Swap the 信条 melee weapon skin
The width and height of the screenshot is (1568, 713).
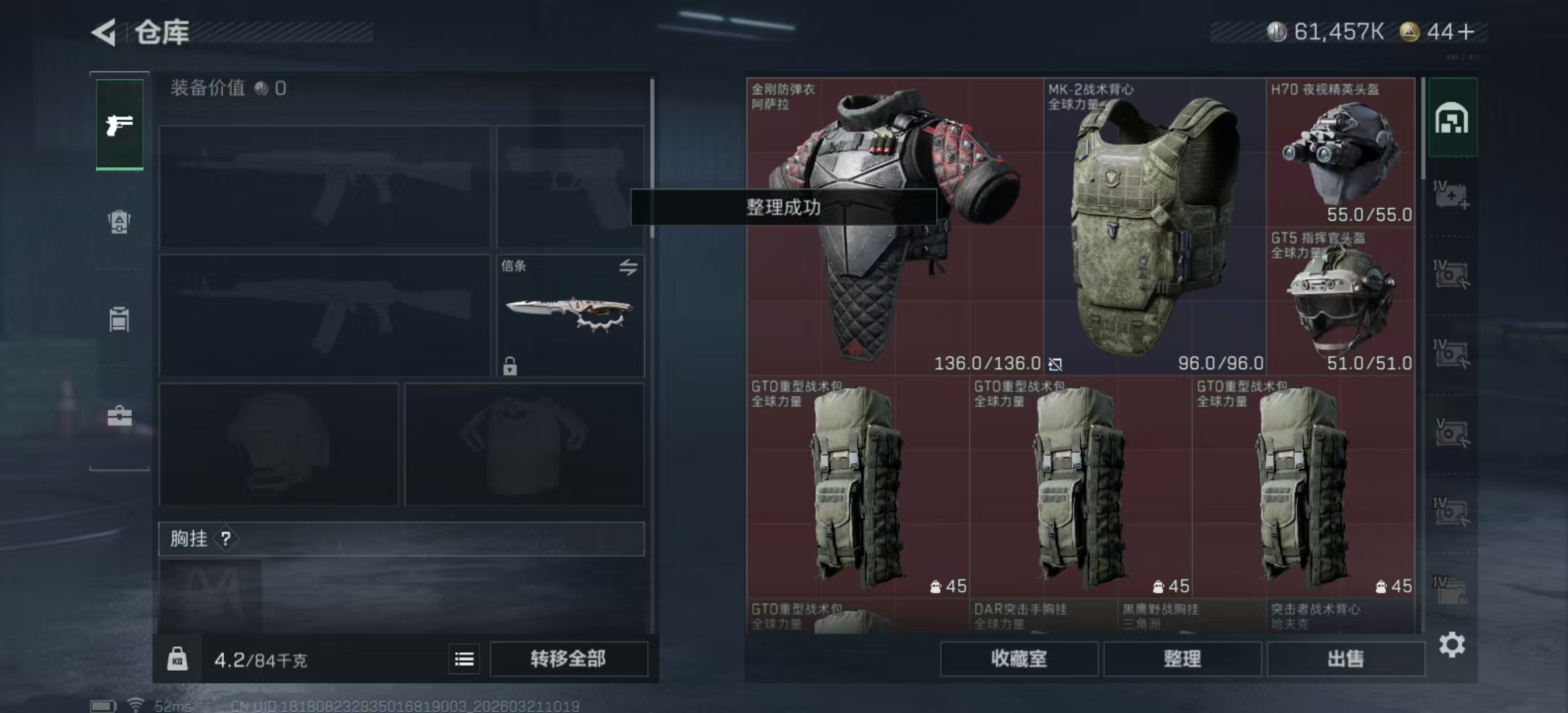point(628,267)
